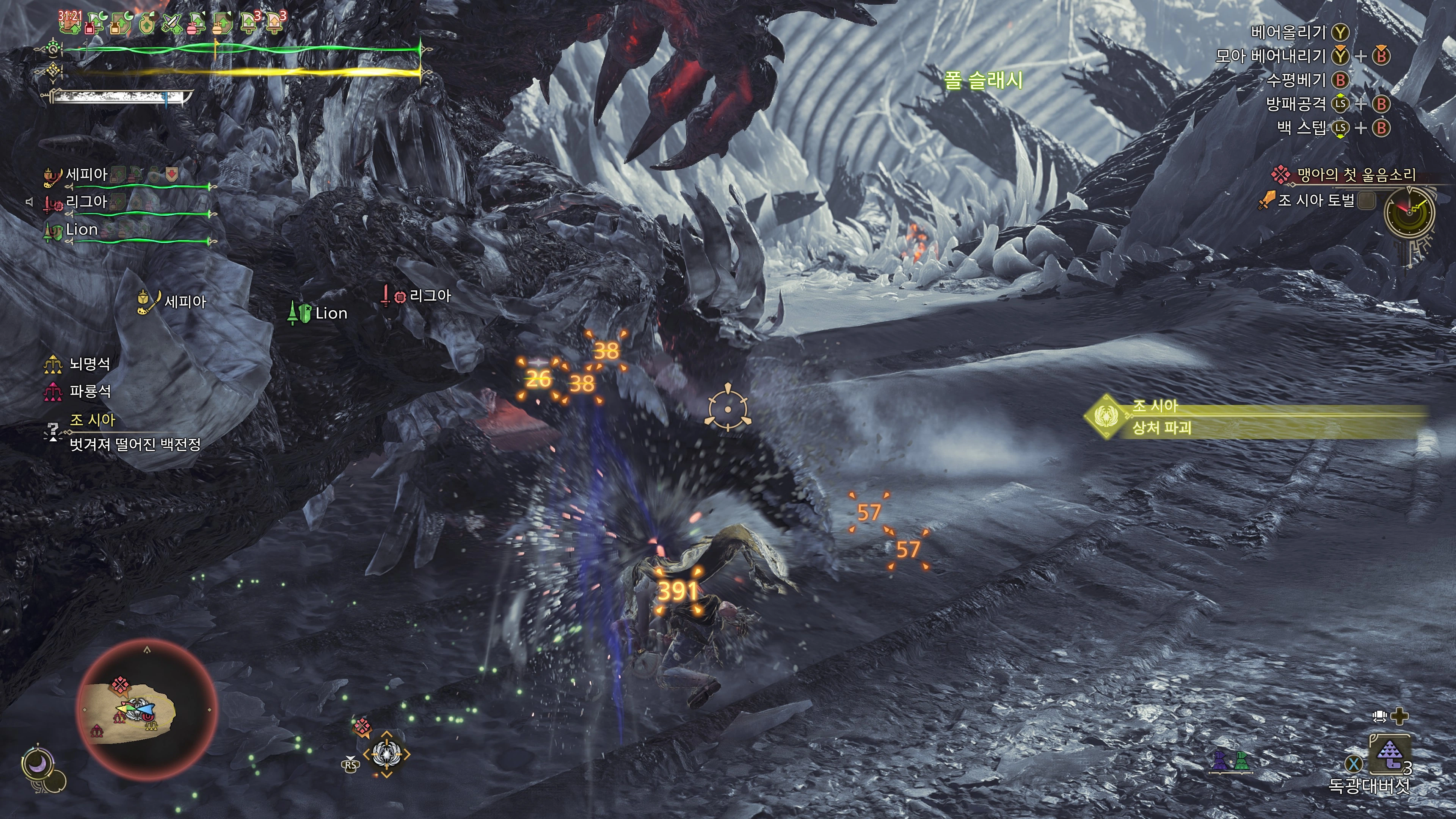Click the 조 시아 토벌 objective

coord(1316,200)
